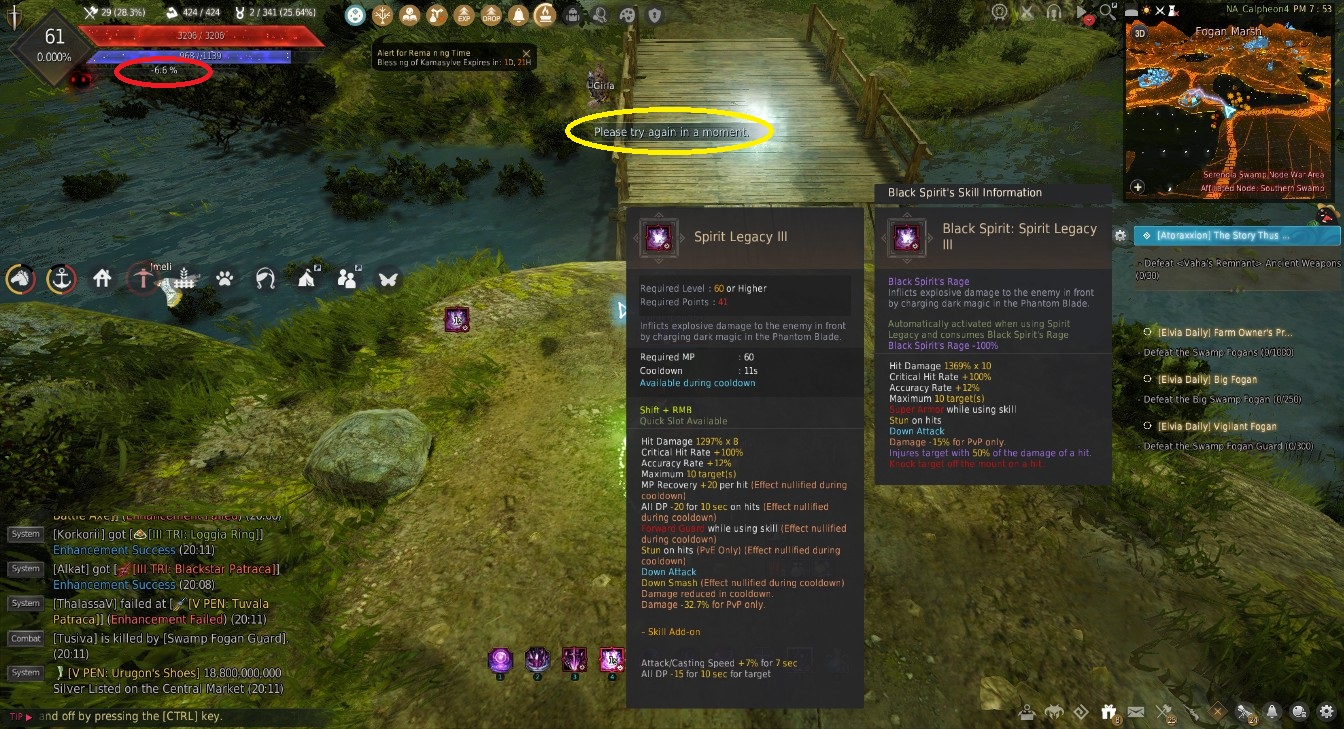Click the EXP boost buff icon
The image size is (1344, 729).
click(x=466, y=15)
